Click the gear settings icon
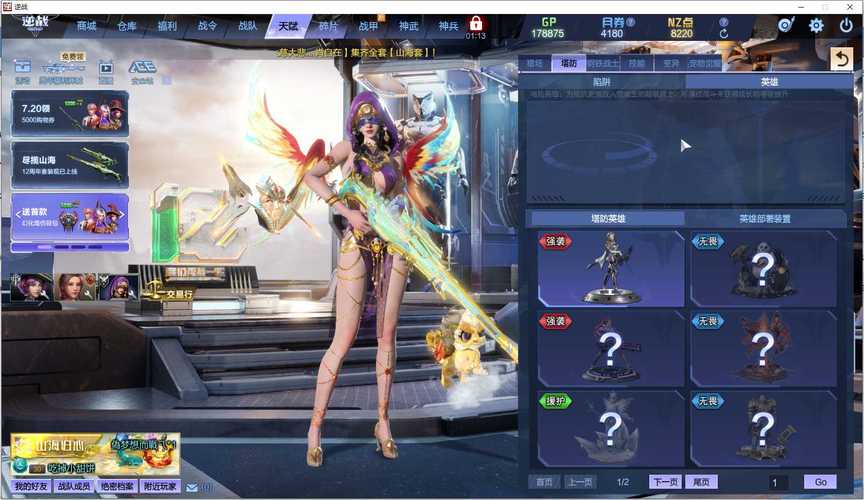 816,25
